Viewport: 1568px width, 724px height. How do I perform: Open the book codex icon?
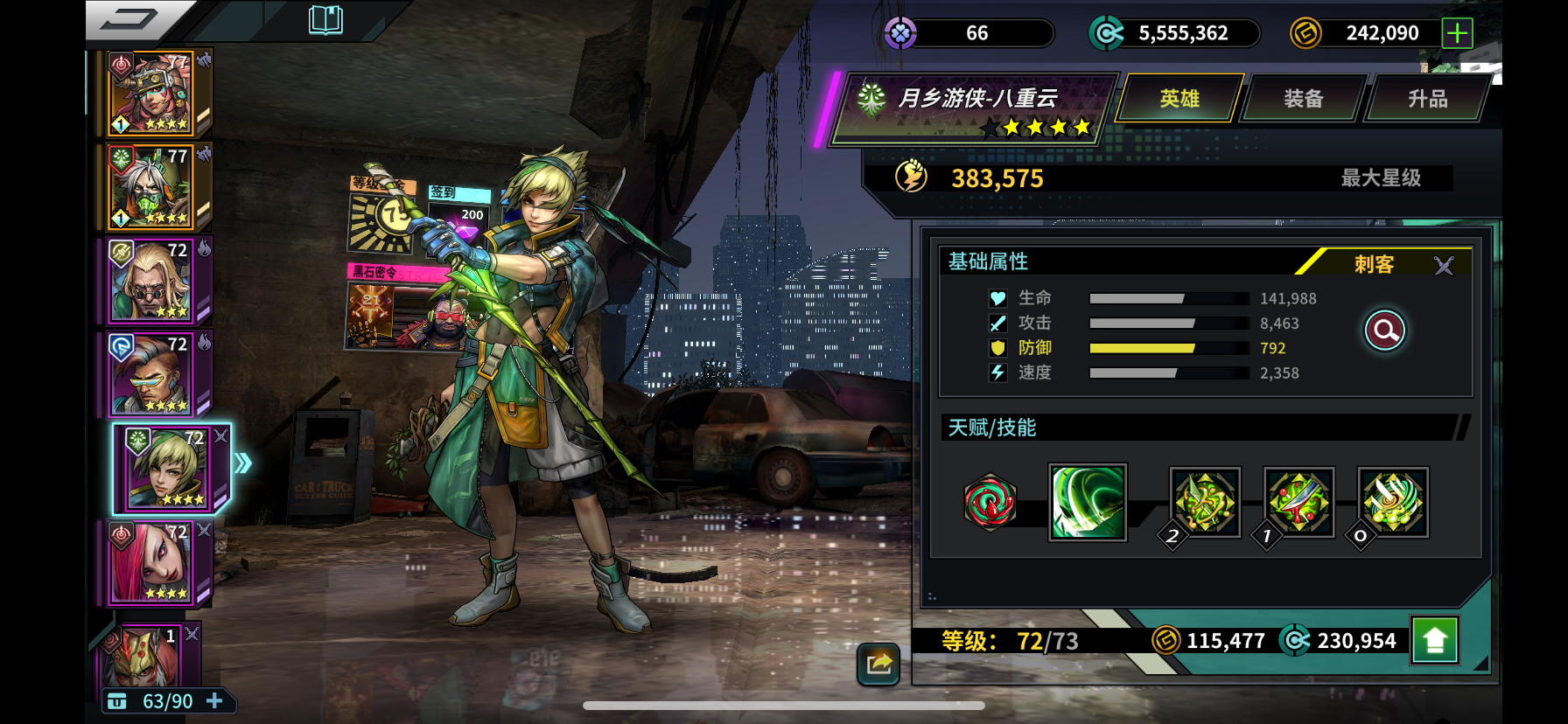[x=325, y=19]
